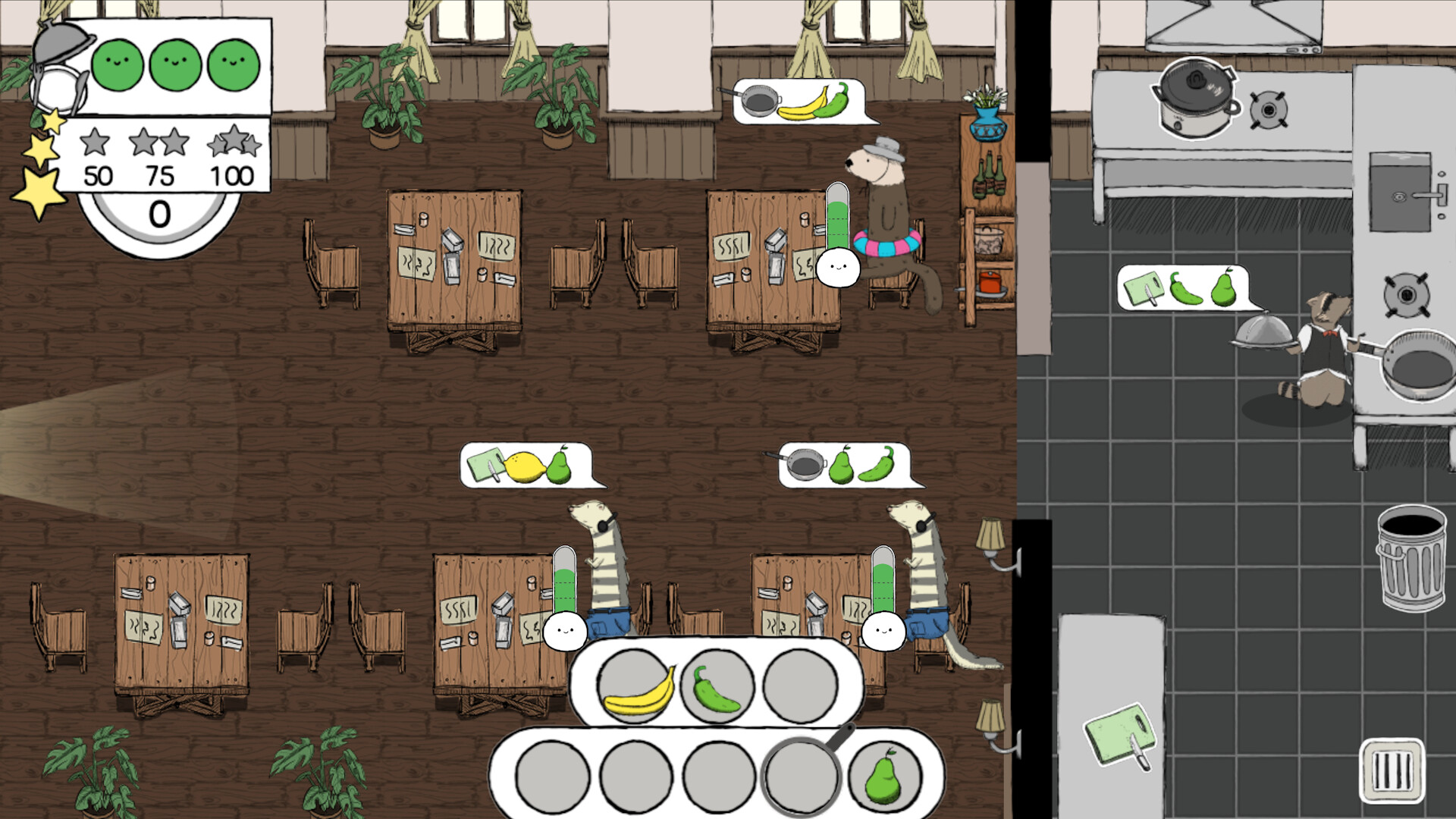
Task: Open the lemon and pear order bubble
Action: pyautogui.click(x=529, y=464)
